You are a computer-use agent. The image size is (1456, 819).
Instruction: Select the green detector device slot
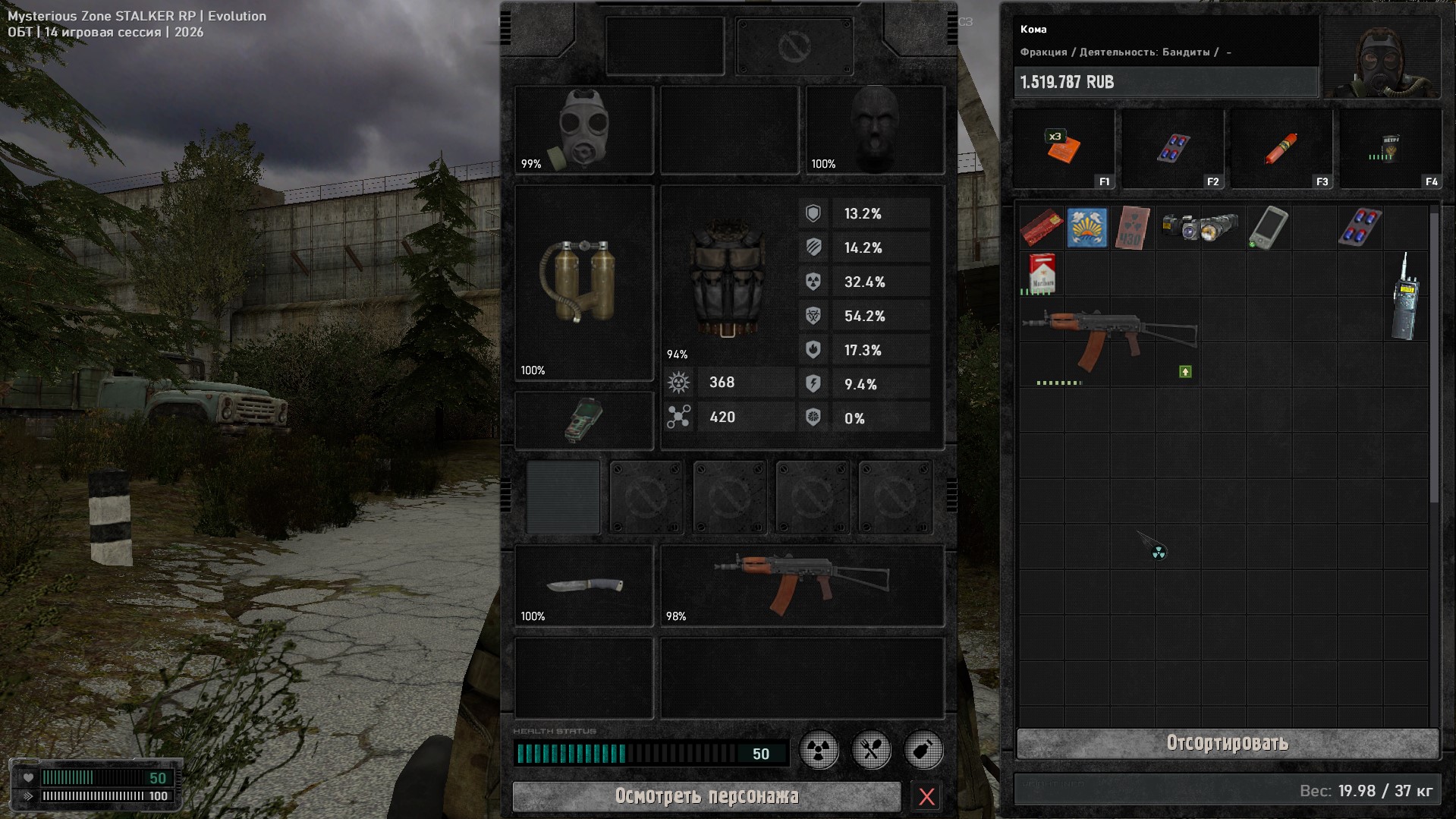[583, 421]
